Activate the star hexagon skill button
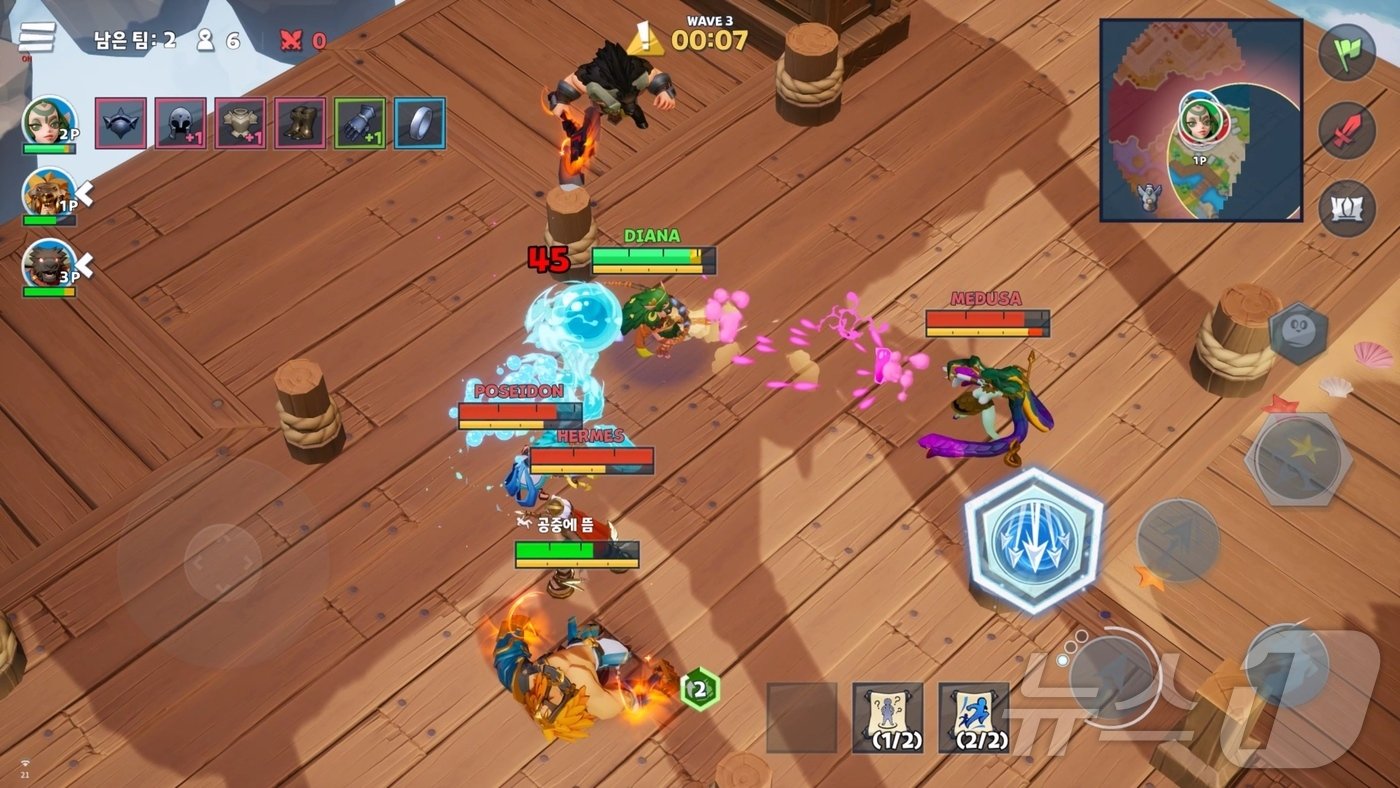Screen dimensions: 1400x788 (1298, 459)
